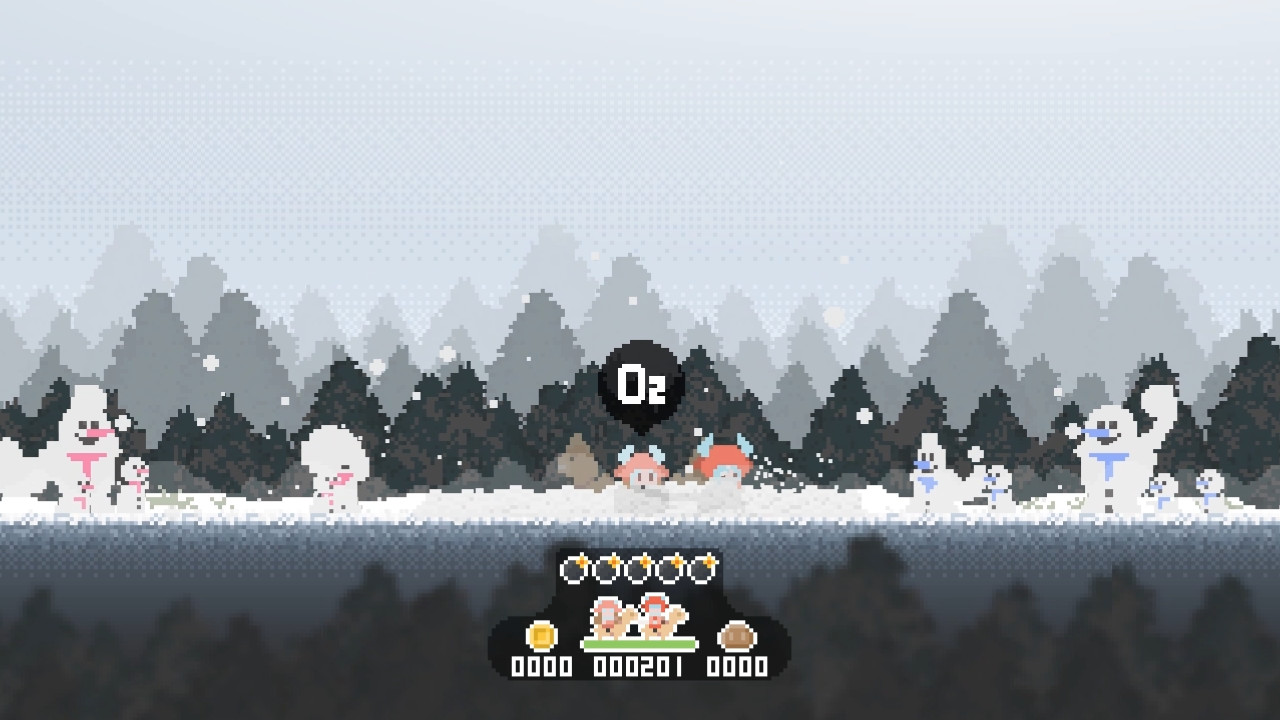Click the red-helmeted character on the snow
Screen dimensions: 1280x720
point(725,462)
